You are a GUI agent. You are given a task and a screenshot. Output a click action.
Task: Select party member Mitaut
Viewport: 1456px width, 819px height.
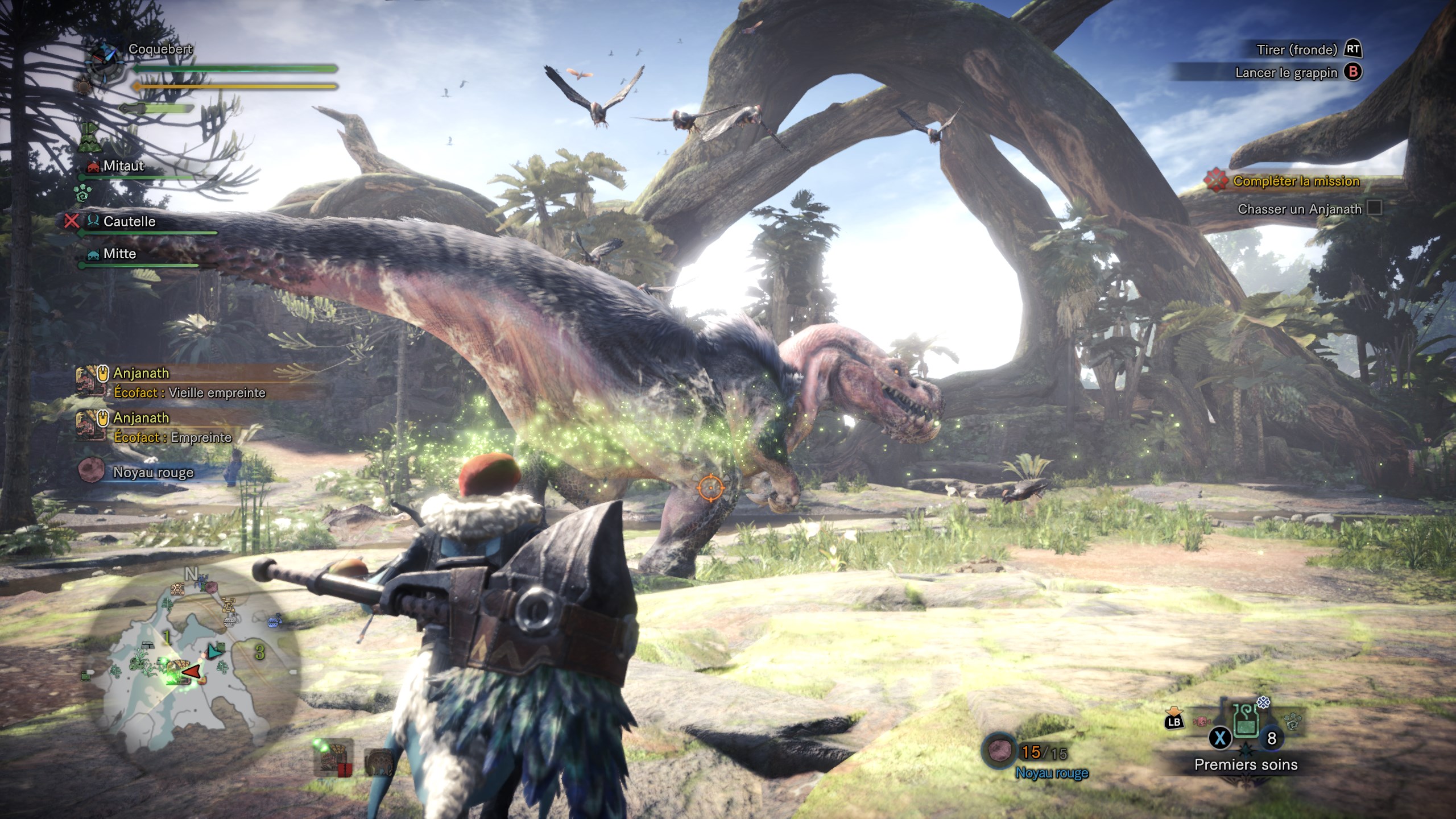[x=123, y=166]
